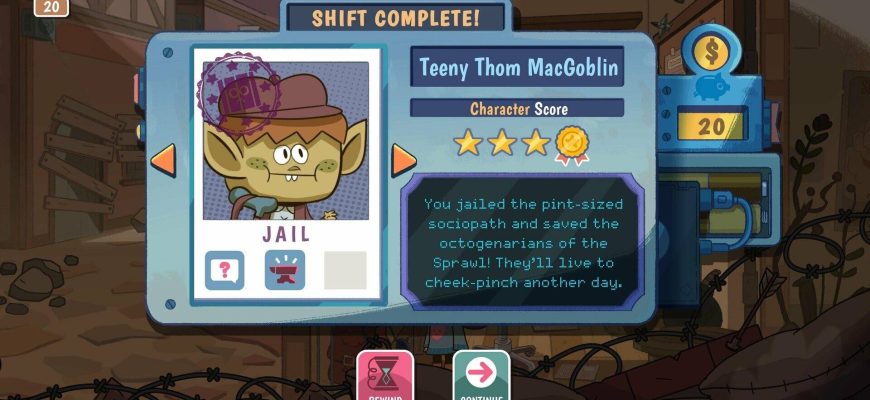
Task: Show the previous character card
Action: [162, 158]
